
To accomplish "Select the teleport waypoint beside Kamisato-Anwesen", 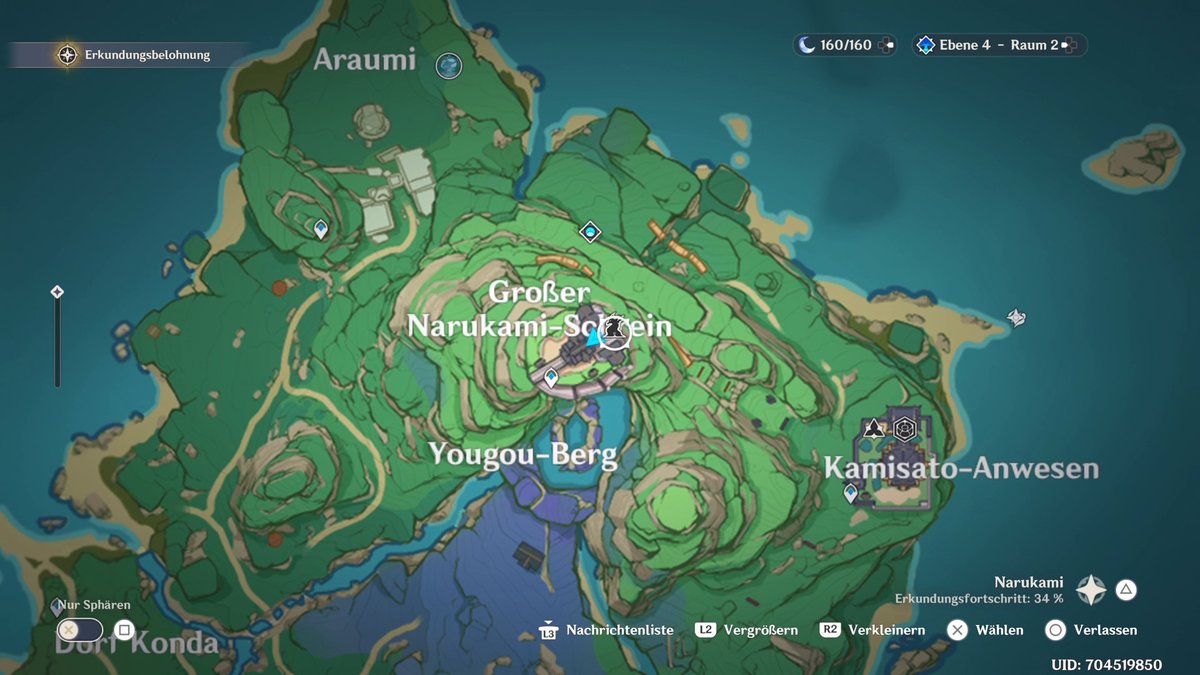I will (x=851, y=493).
